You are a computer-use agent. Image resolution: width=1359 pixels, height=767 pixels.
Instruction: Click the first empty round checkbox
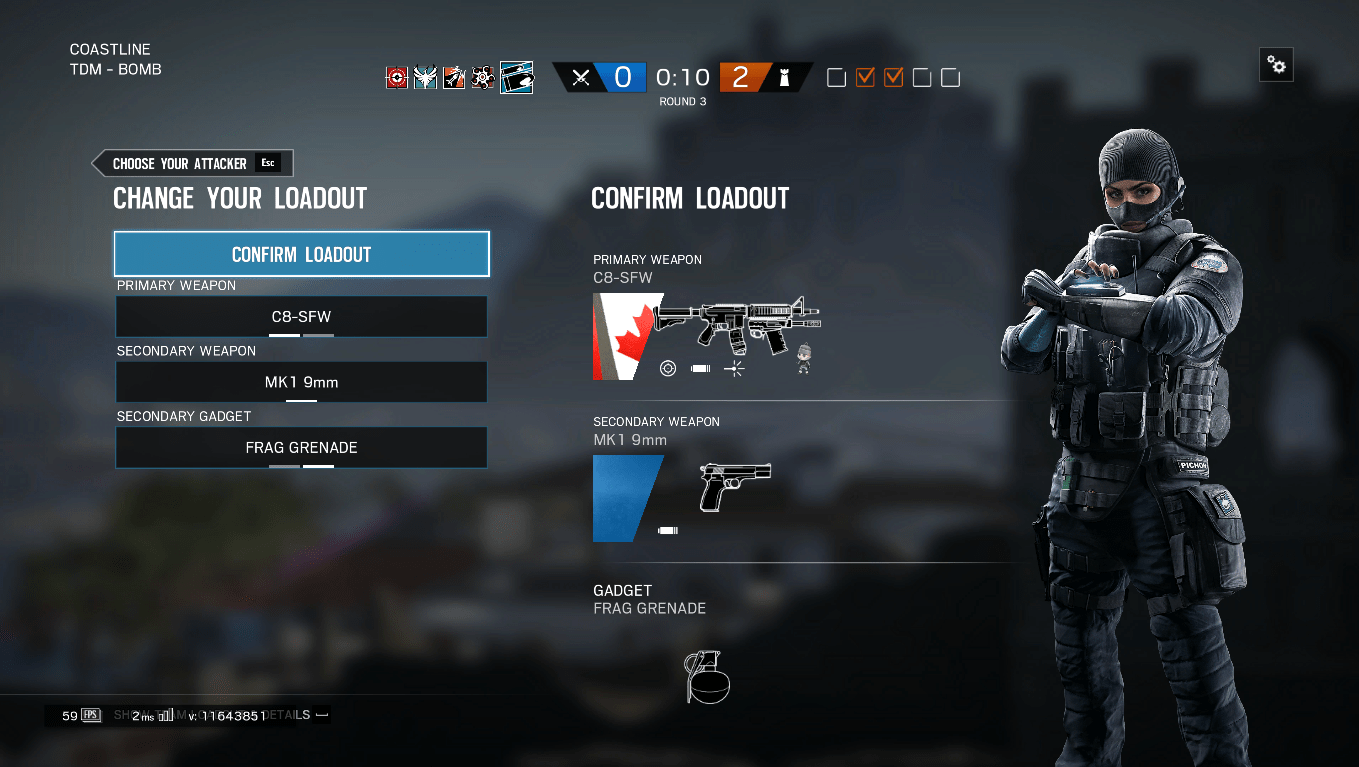(x=836, y=77)
